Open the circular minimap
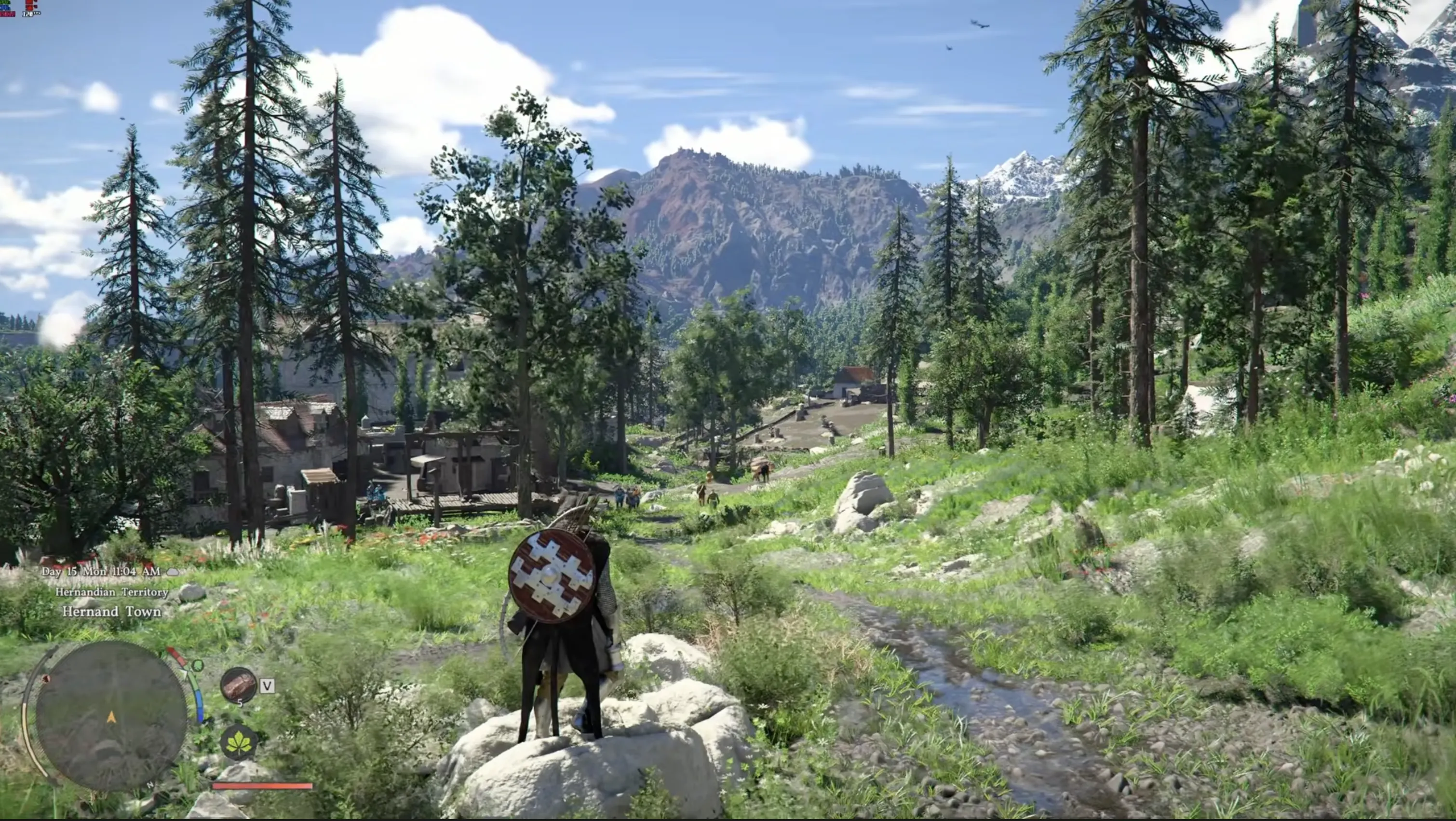 [x=111, y=715]
